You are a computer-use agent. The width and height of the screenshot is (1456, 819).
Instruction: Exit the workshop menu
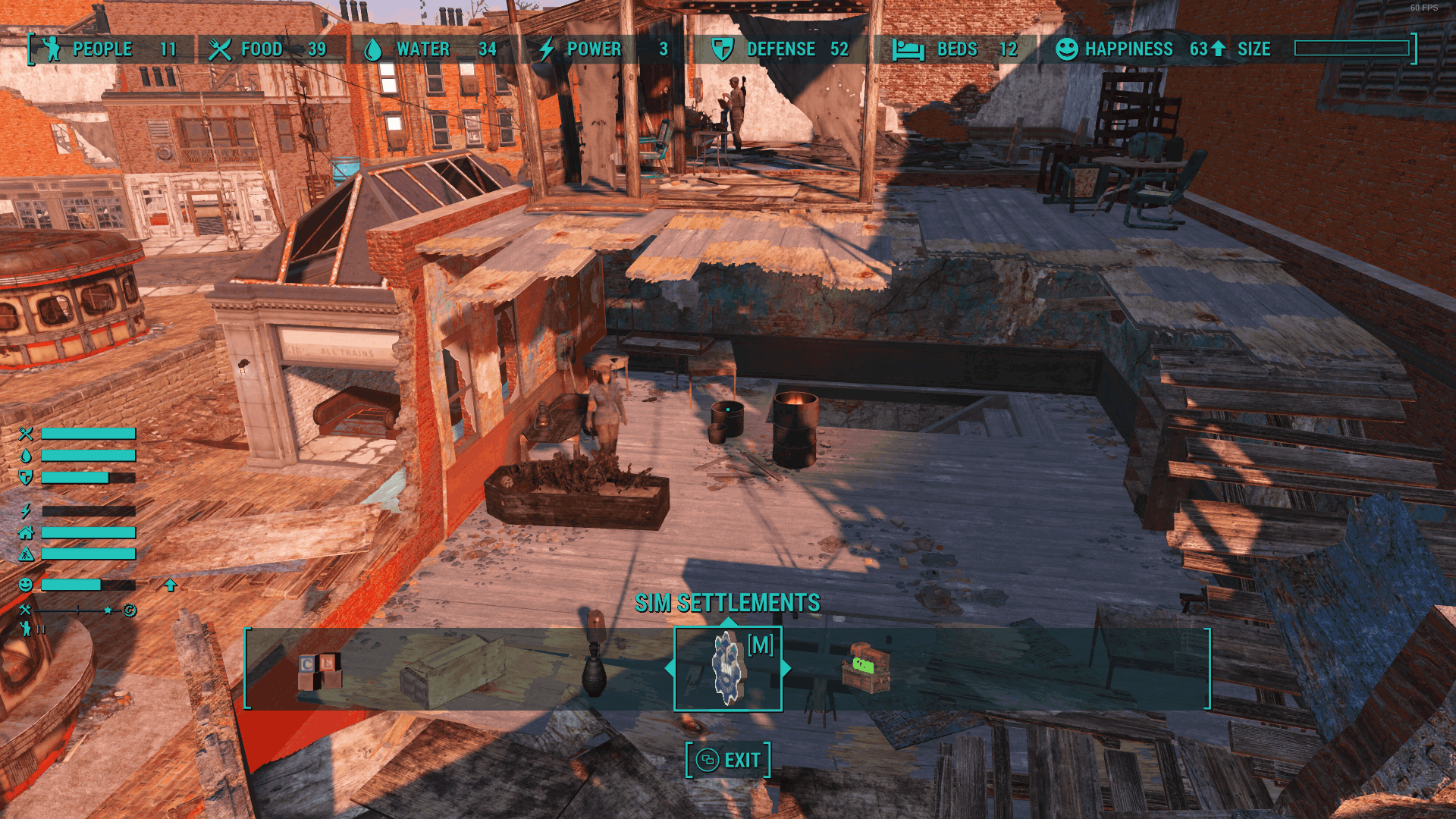click(x=728, y=760)
